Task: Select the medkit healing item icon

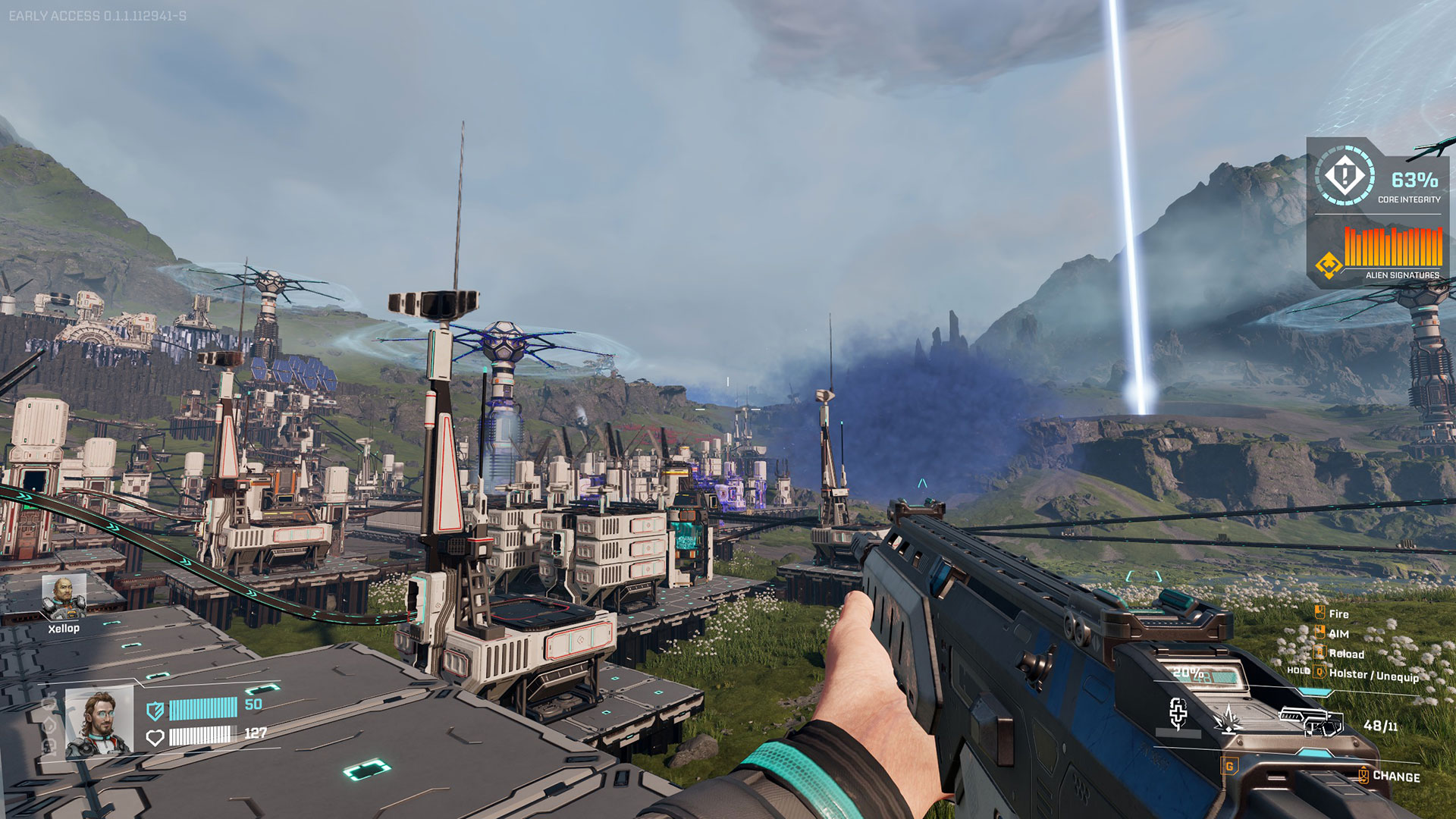Action: (x=1178, y=713)
